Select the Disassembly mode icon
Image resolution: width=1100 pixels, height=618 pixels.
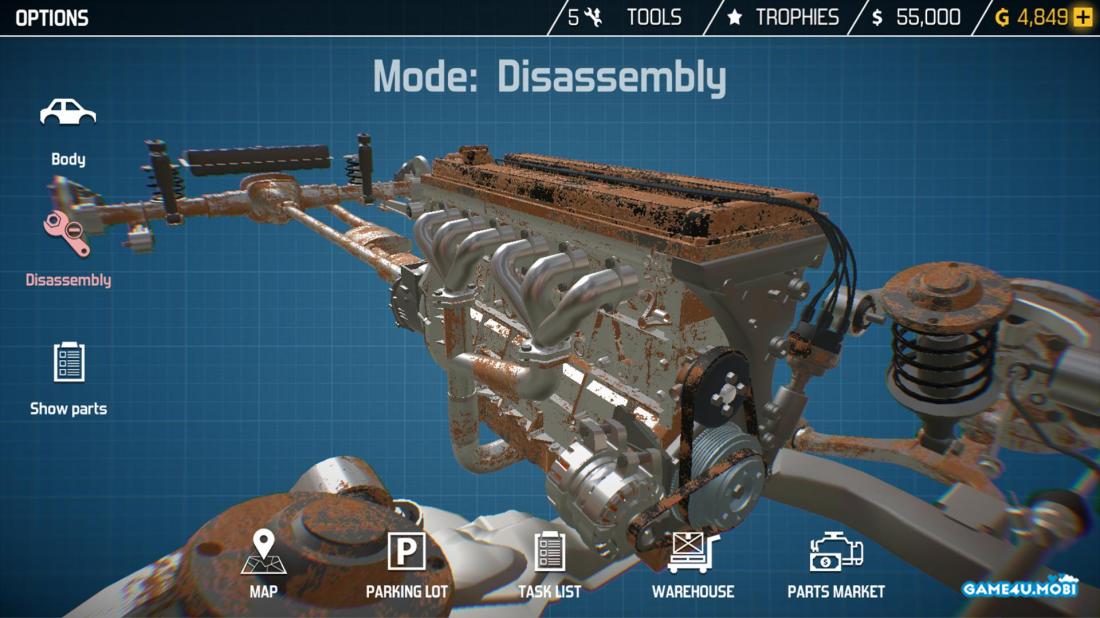click(67, 238)
